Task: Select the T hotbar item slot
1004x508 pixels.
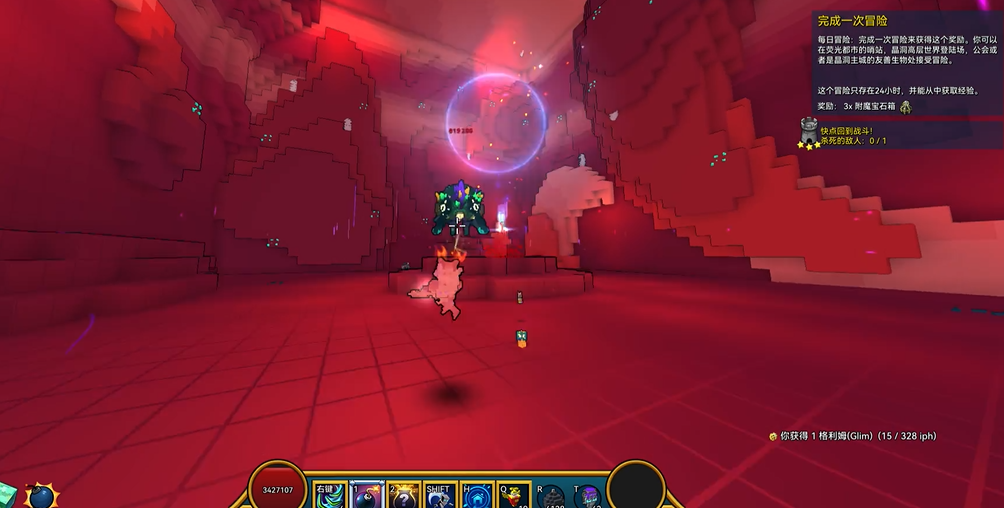Action: pos(588,496)
